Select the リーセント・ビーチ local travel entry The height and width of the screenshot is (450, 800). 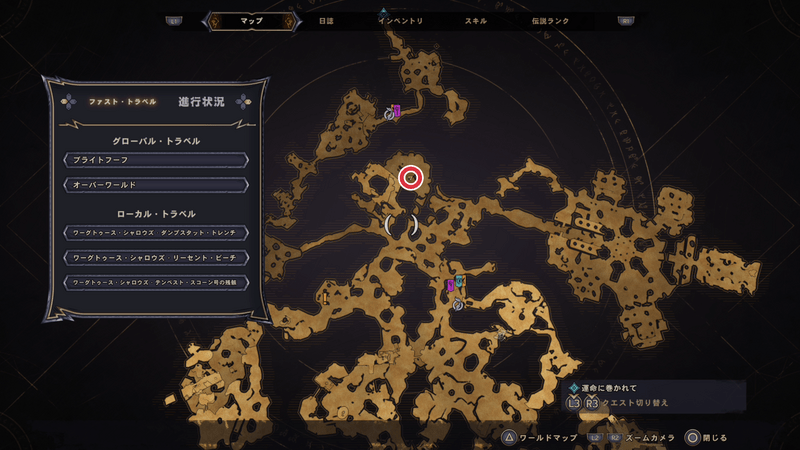coord(155,257)
